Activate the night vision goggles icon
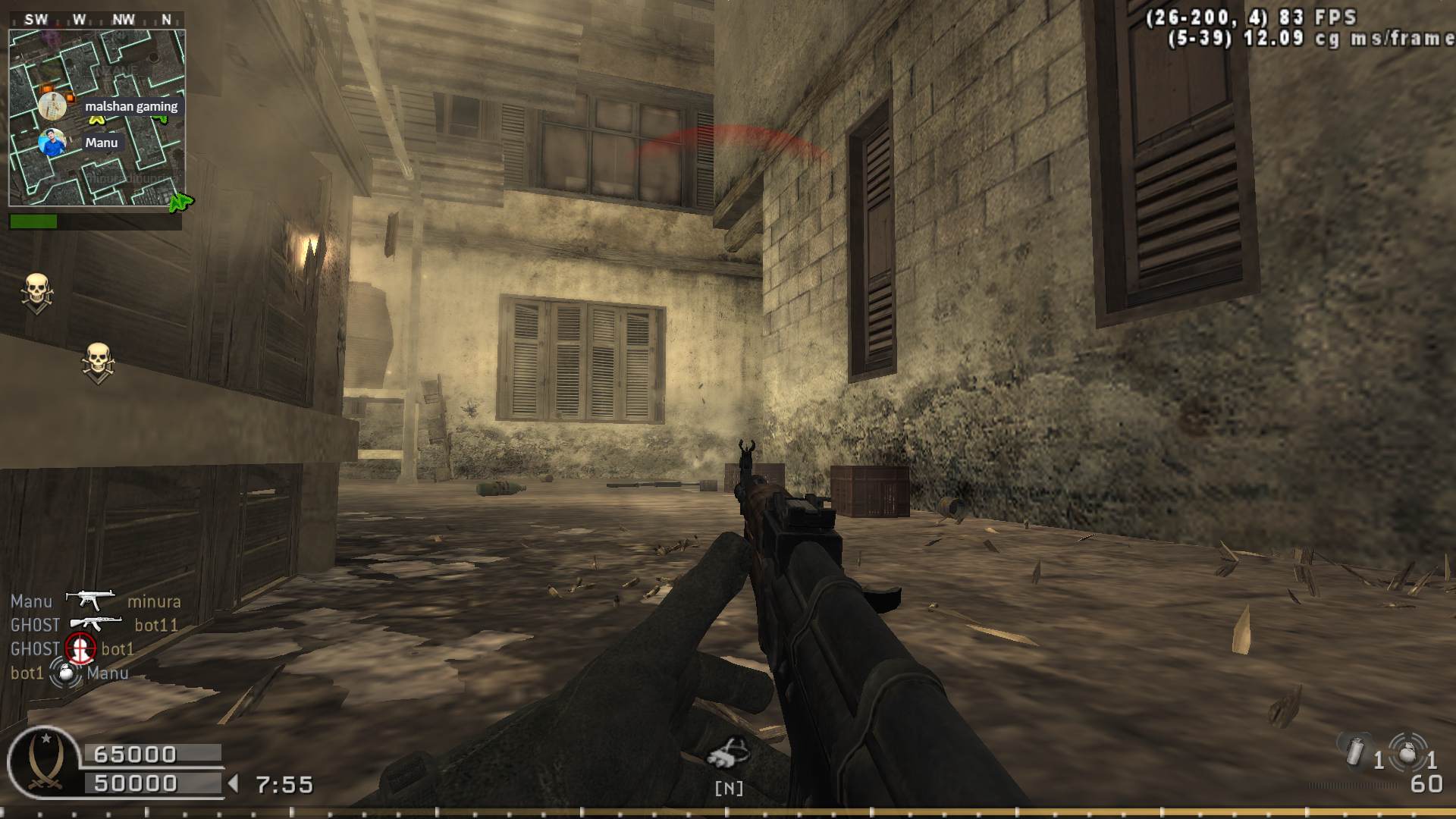 coord(728,752)
